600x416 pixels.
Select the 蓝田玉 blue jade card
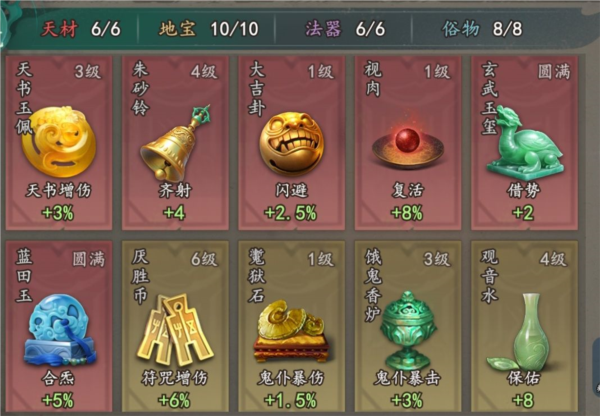coord(61,327)
